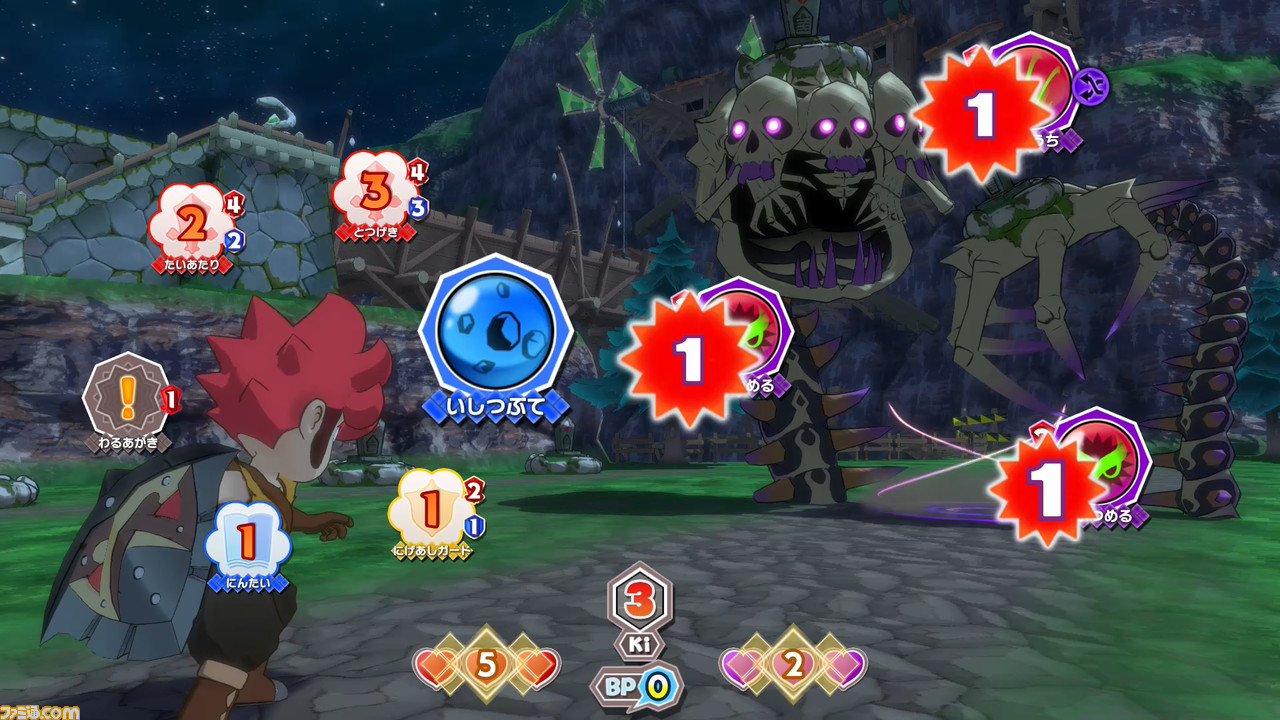The width and height of the screenshot is (1280, 720).
Task: Click the Ki hexagon counter showing 3
Action: tap(640, 600)
